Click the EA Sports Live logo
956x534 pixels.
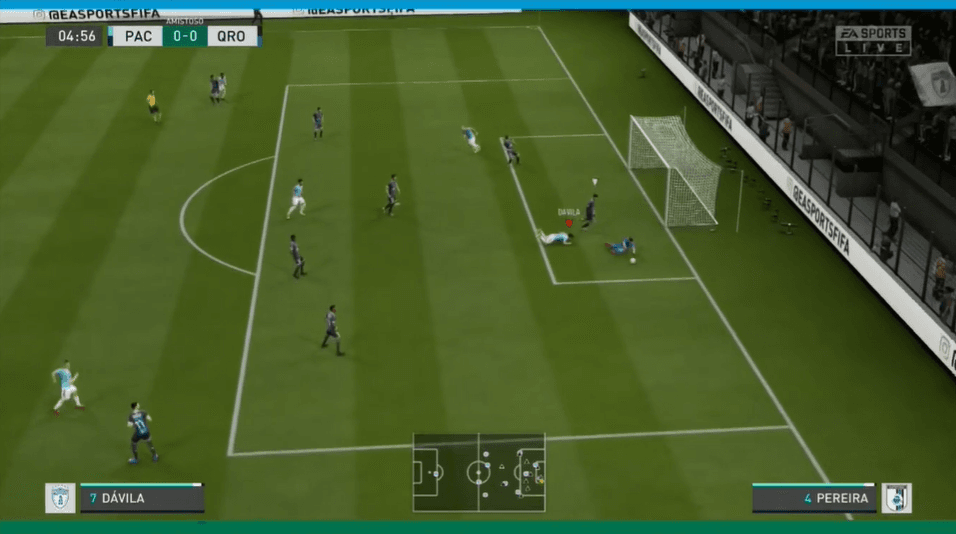coord(873,41)
